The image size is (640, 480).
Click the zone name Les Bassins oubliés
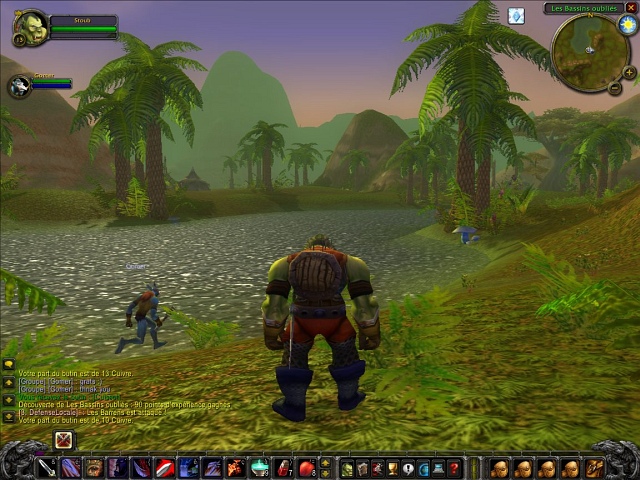pos(587,8)
